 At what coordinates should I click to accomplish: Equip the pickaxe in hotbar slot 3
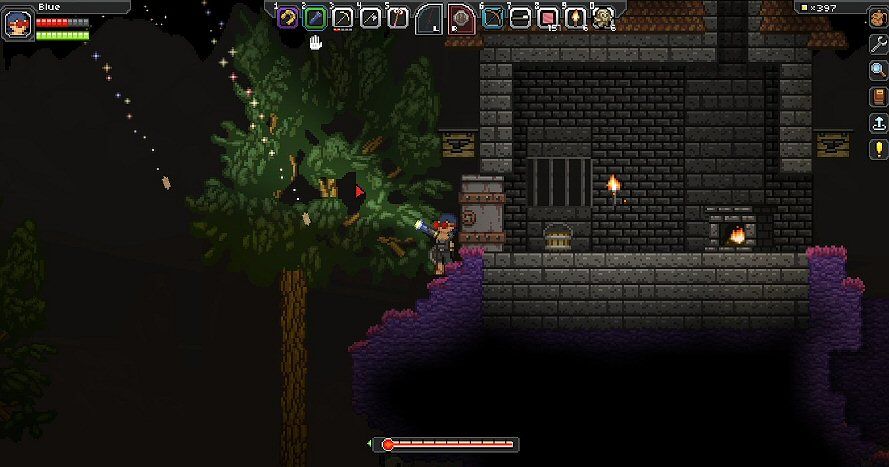coord(343,17)
